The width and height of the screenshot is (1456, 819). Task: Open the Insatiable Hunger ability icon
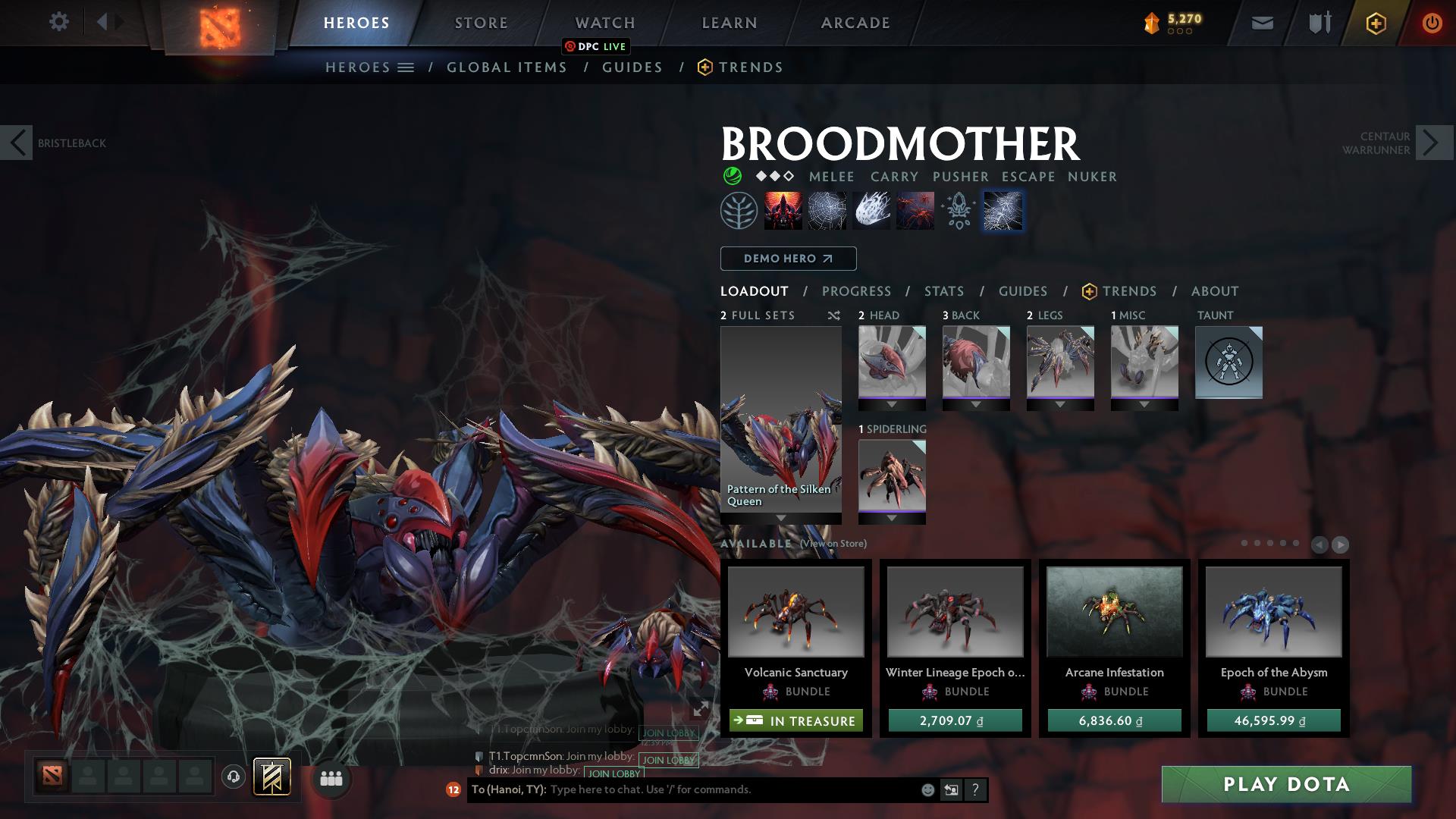point(783,211)
